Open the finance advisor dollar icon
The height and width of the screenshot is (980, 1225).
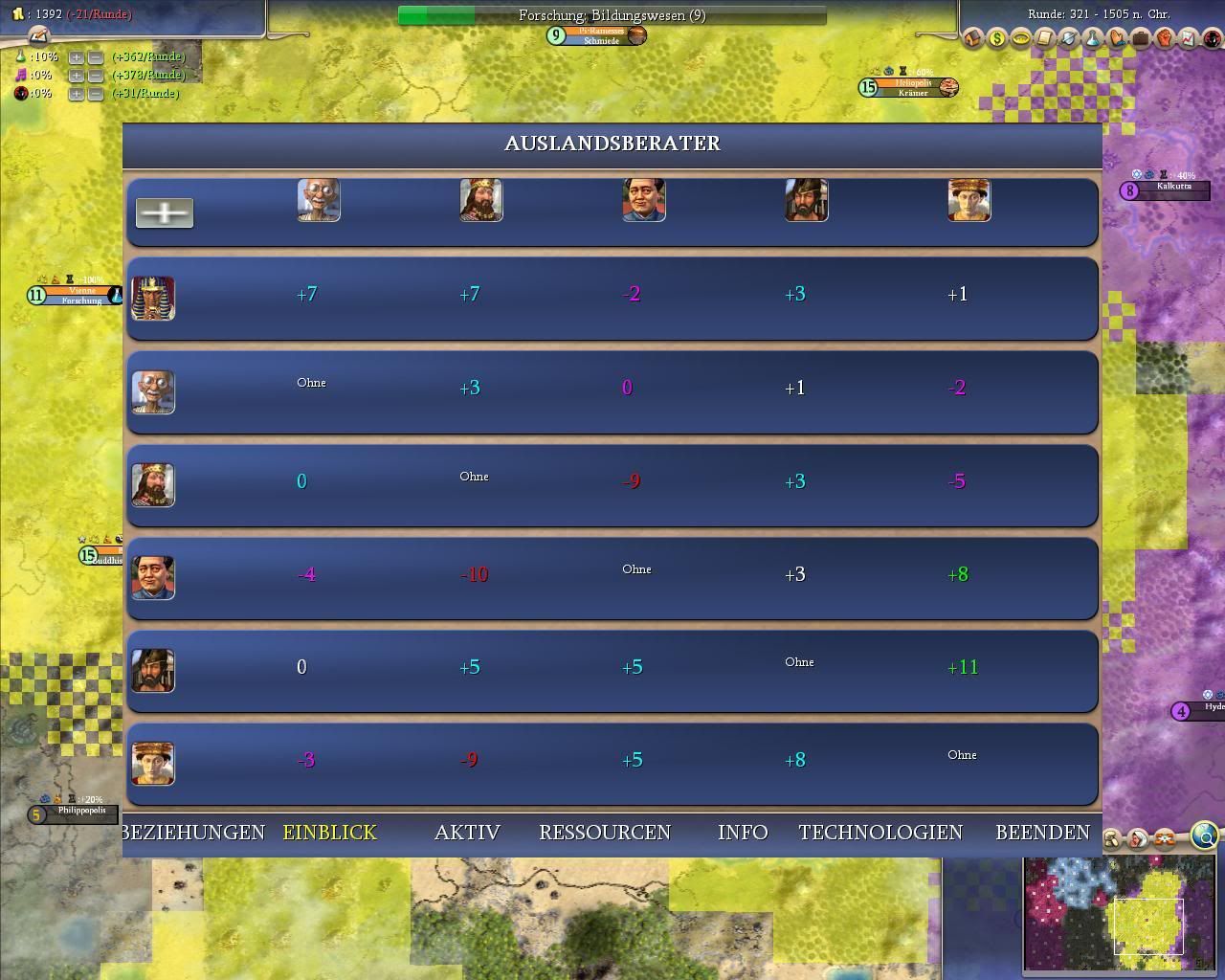[x=997, y=39]
